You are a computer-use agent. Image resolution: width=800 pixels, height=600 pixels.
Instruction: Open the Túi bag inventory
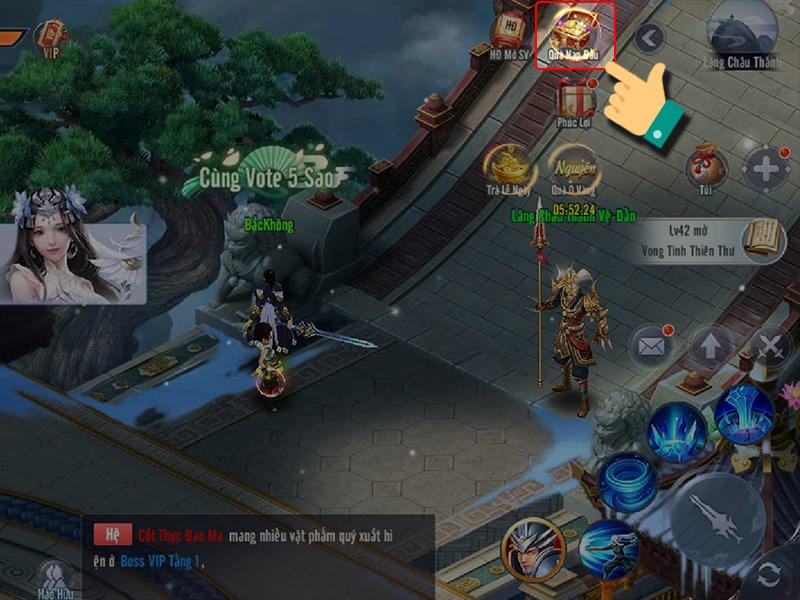(x=706, y=167)
